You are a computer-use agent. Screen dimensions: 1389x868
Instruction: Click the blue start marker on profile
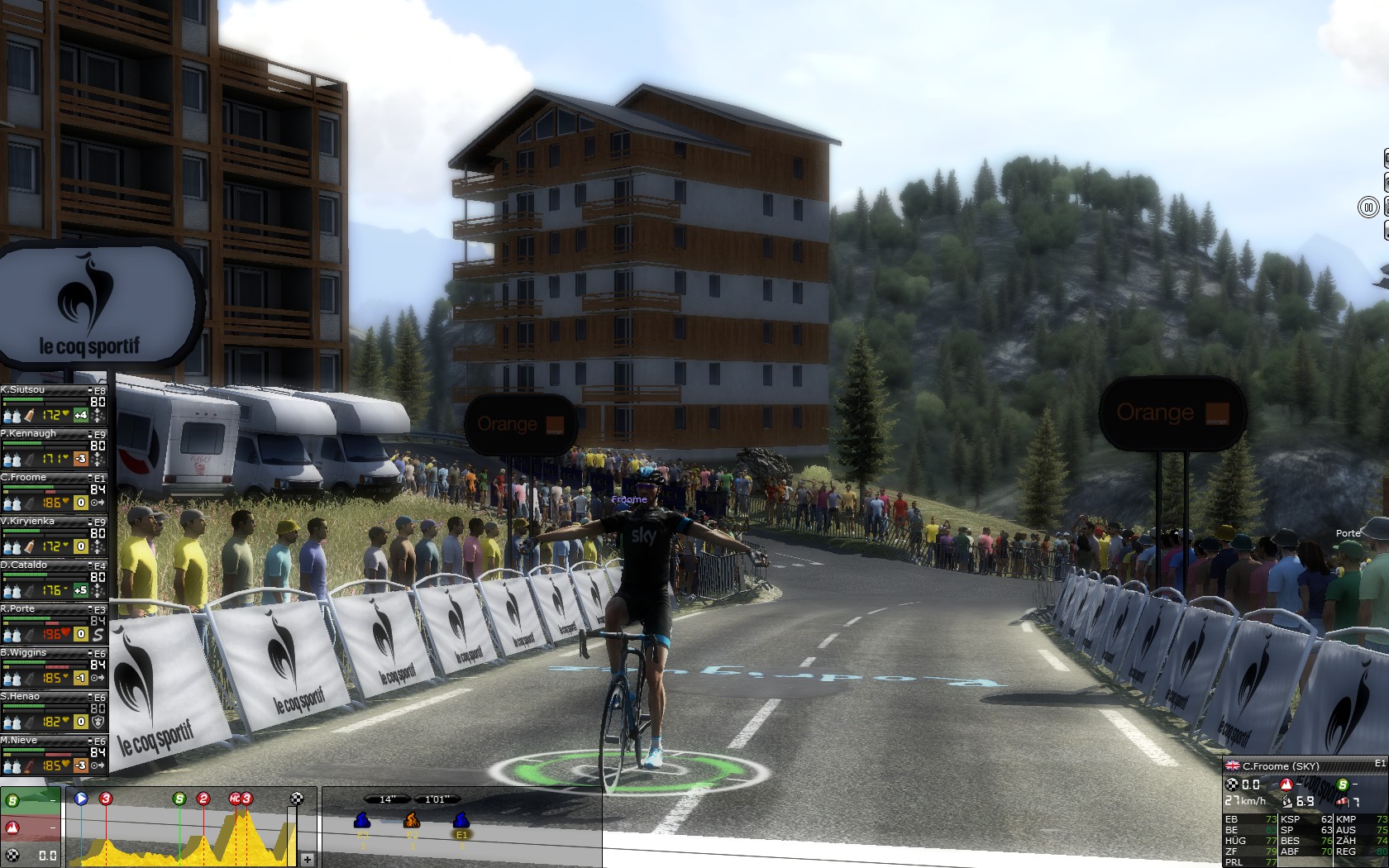(81, 799)
